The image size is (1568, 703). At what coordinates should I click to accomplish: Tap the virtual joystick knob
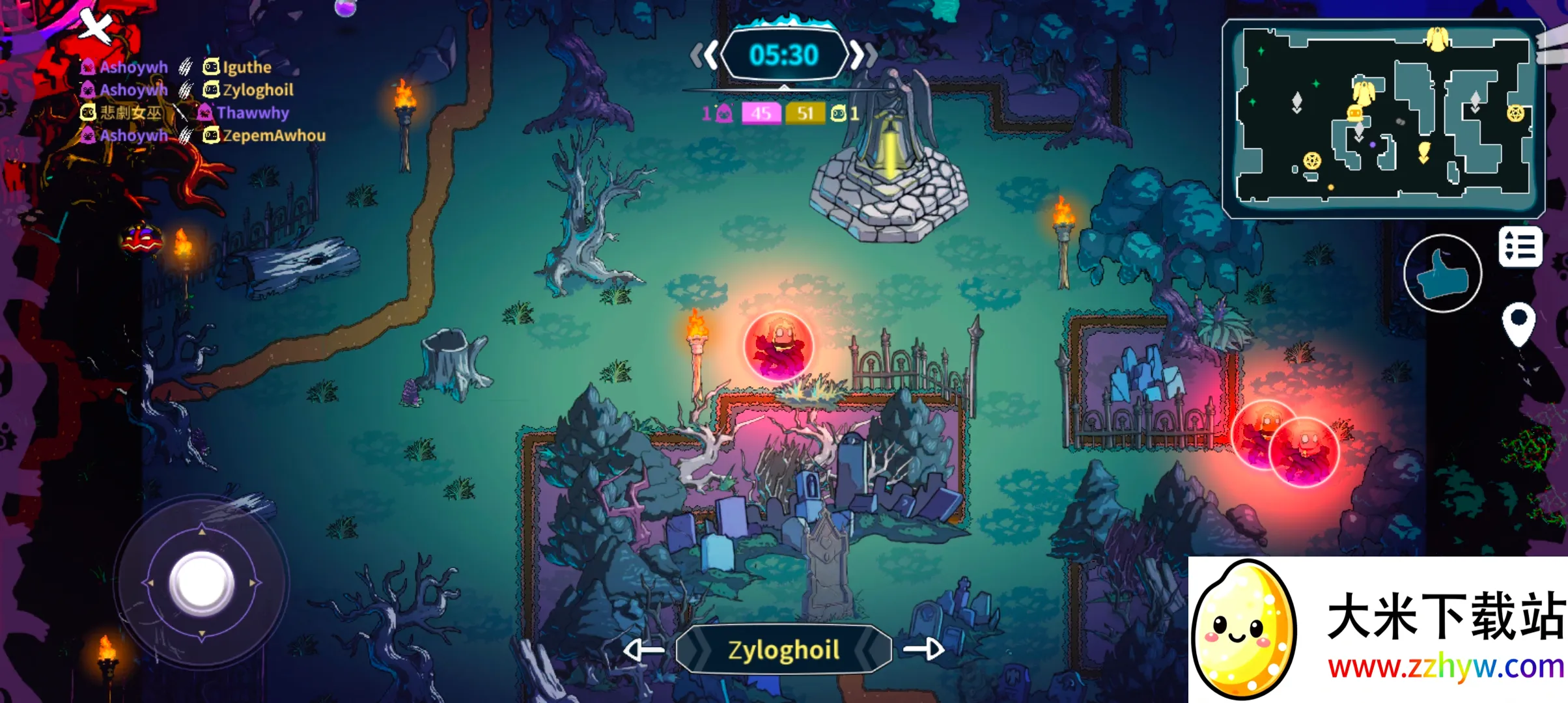coord(202,583)
